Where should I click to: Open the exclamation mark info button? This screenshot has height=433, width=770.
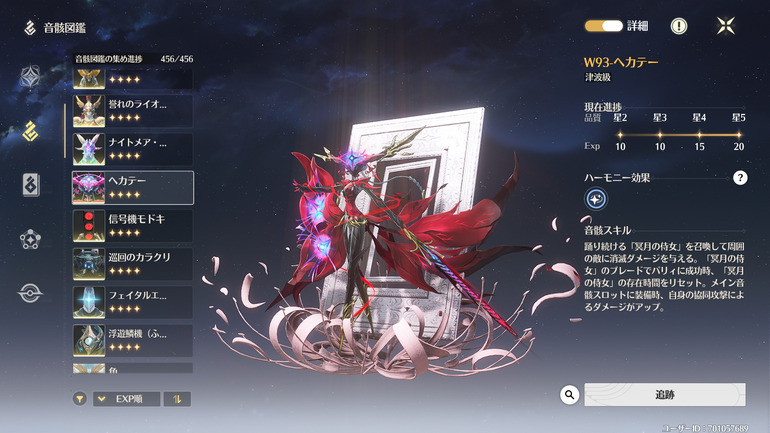[x=679, y=27]
